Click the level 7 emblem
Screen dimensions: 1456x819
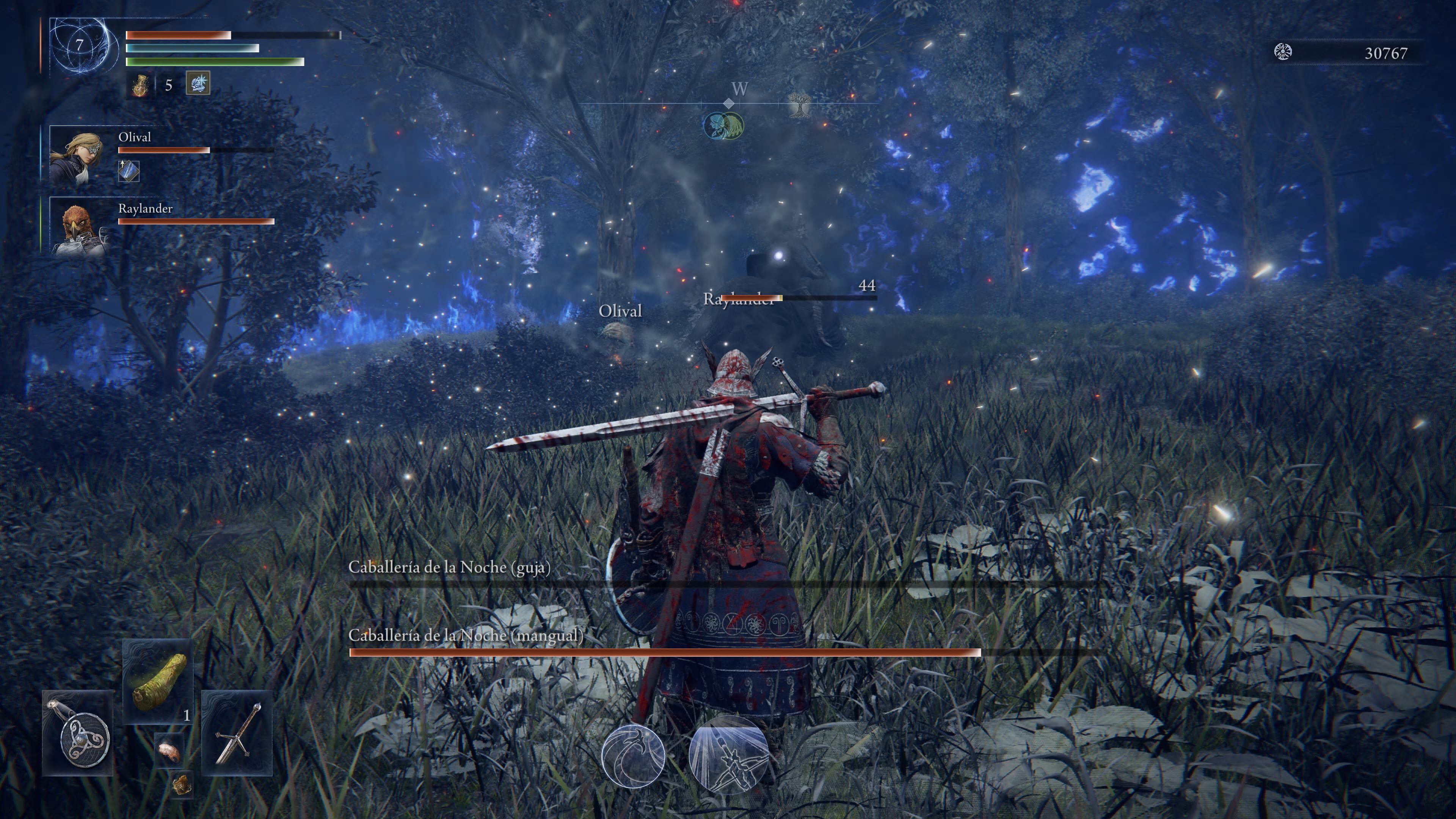click(80, 45)
